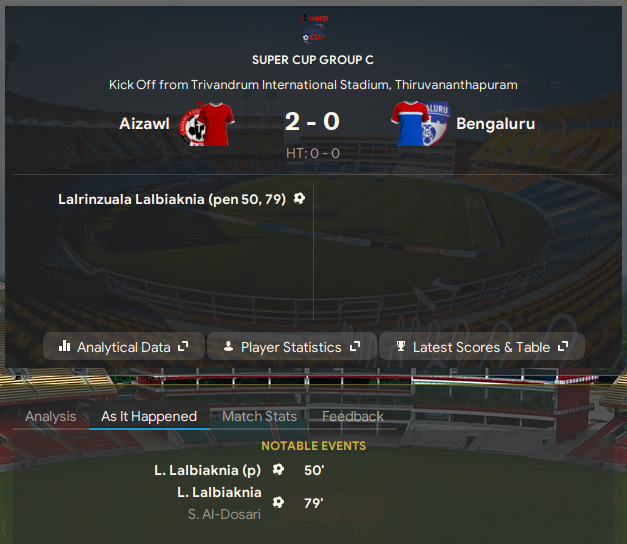This screenshot has width=627, height=544.
Task: Switch to the Match Stats tab
Action: click(259, 416)
